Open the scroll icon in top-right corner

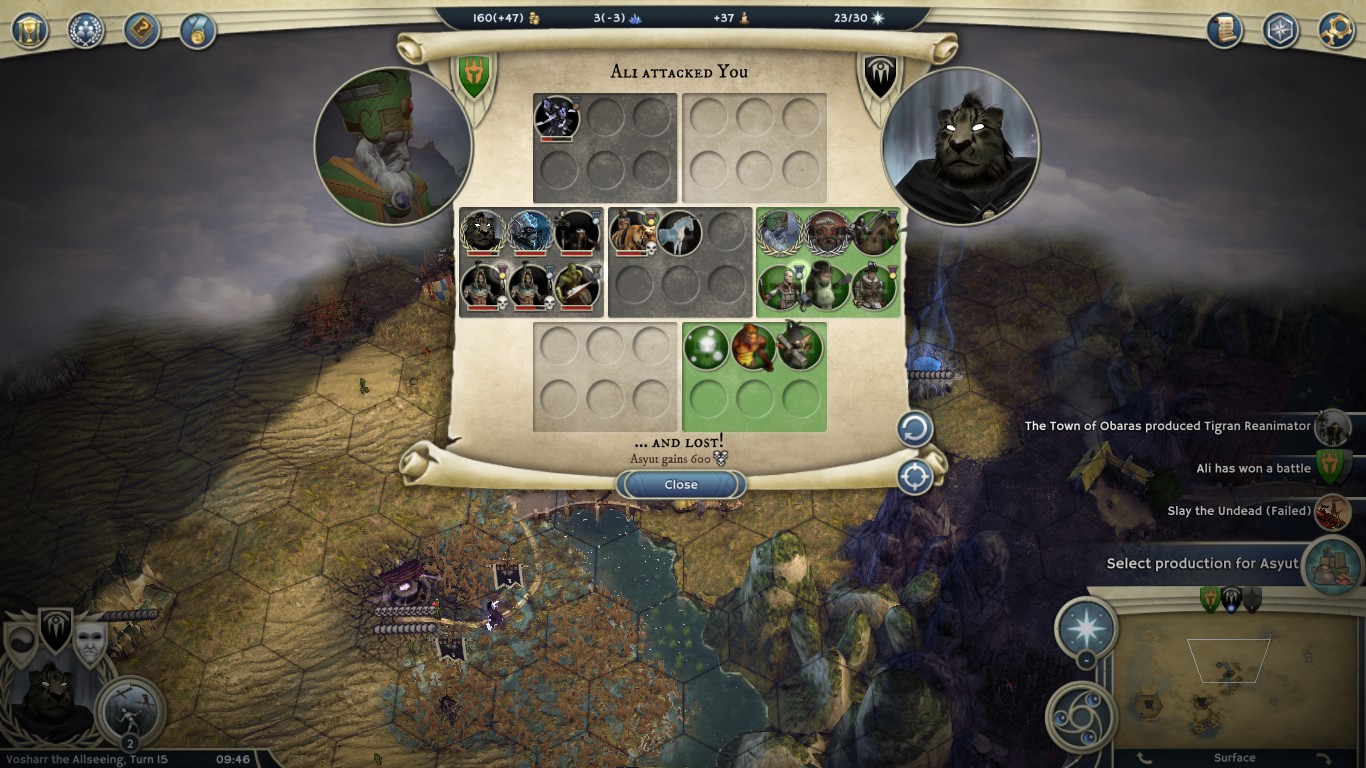(x=1224, y=29)
